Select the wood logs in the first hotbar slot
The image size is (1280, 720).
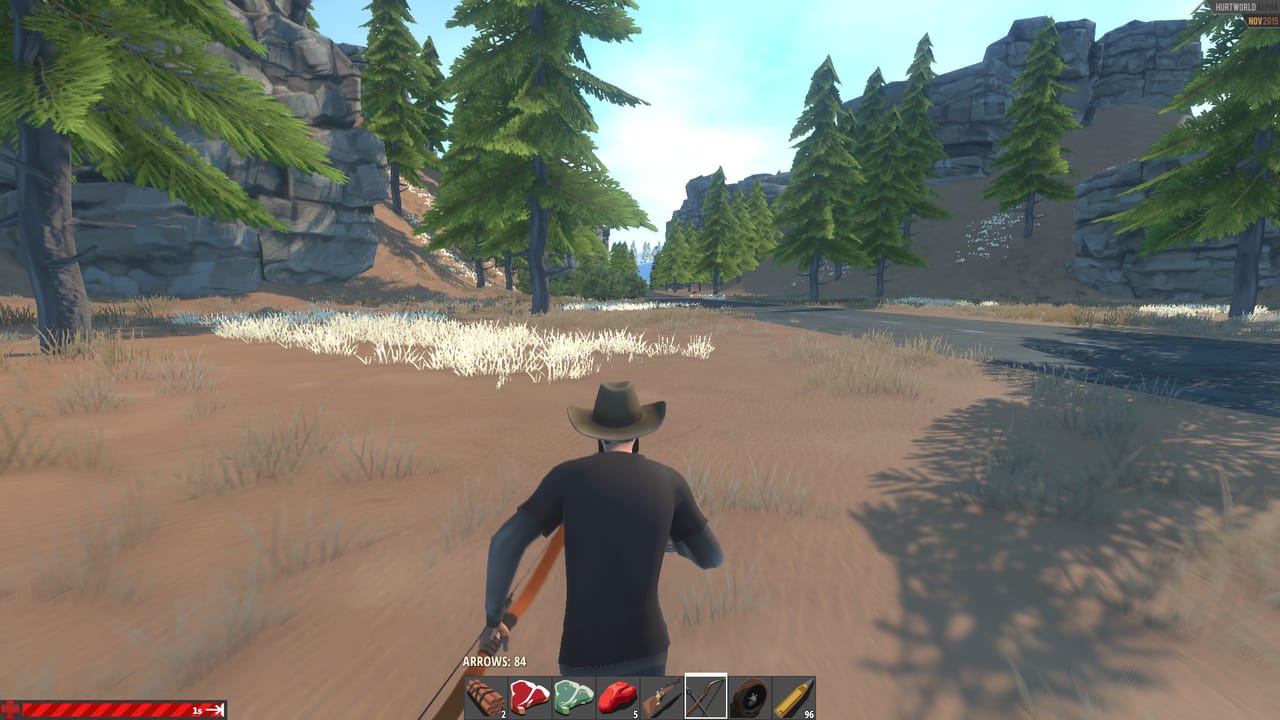click(x=487, y=692)
